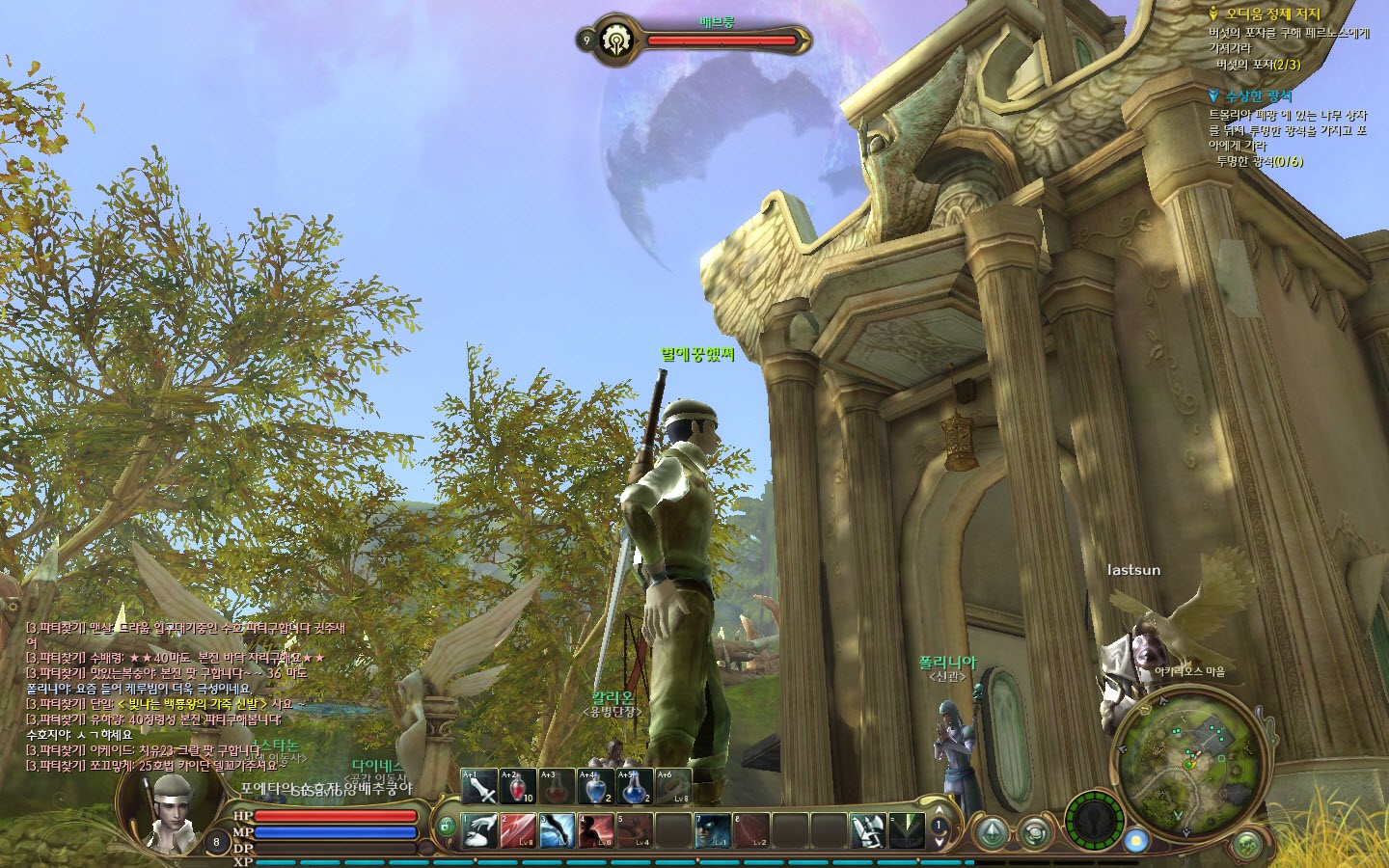
Task: Click the sun icon beside the minimap
Action: (1136, 840)
